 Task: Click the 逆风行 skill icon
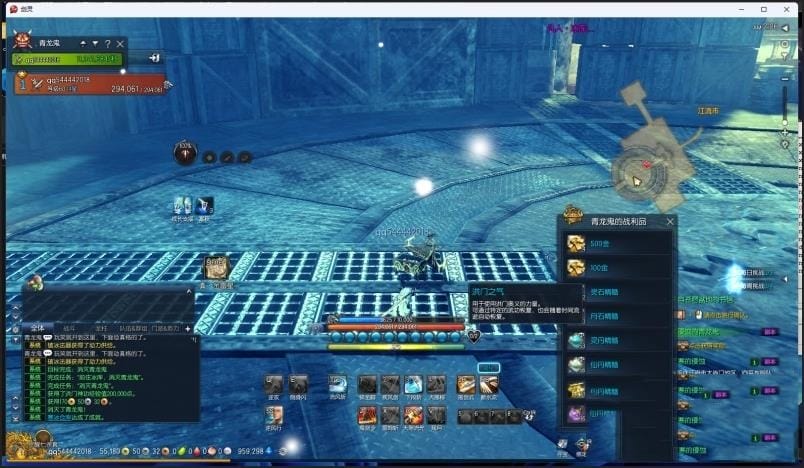point(273,414)
